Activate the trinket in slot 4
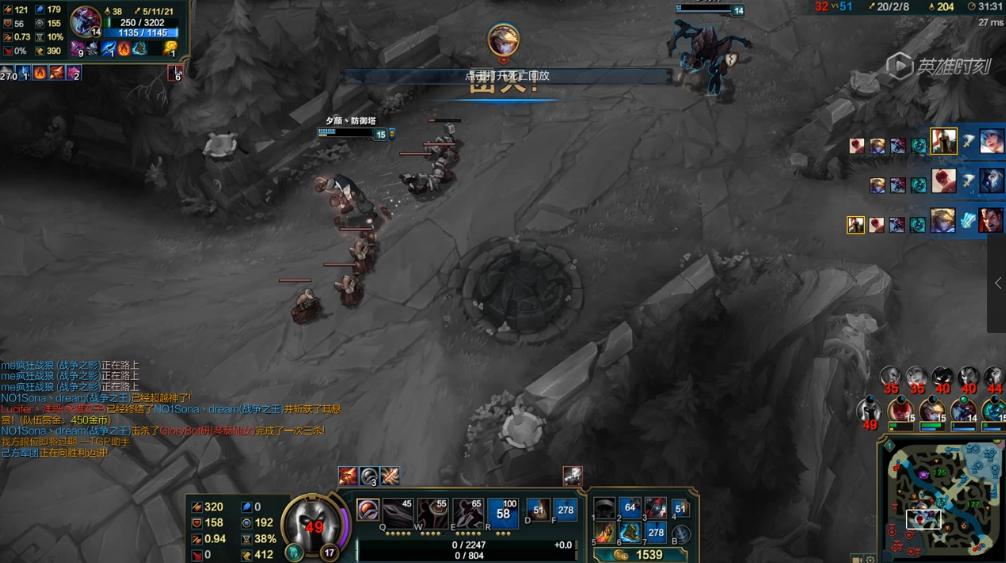Viewport: 1006px width, 563px height. 680,509
